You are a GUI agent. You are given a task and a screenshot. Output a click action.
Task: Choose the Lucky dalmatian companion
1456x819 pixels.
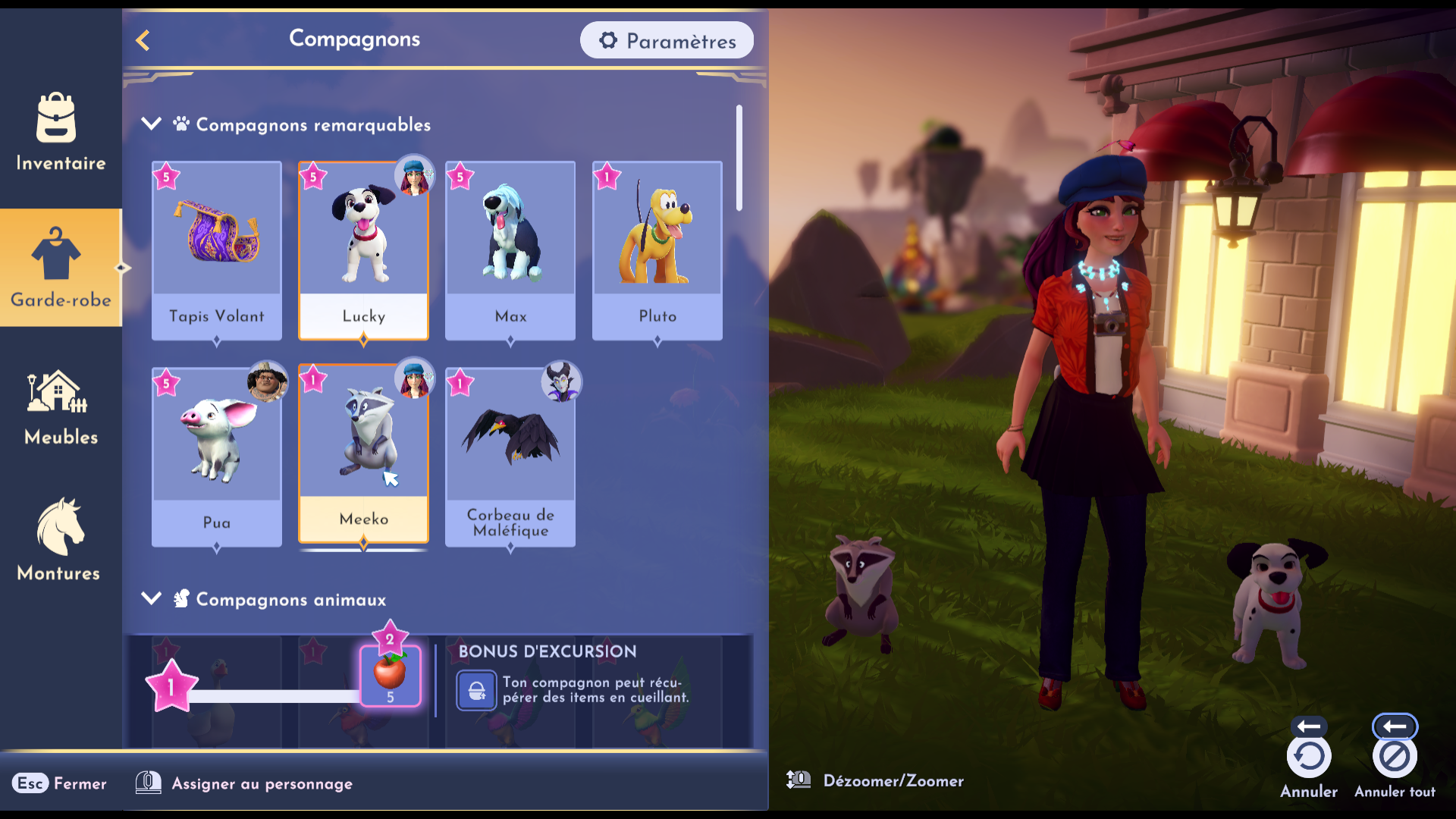363,250
